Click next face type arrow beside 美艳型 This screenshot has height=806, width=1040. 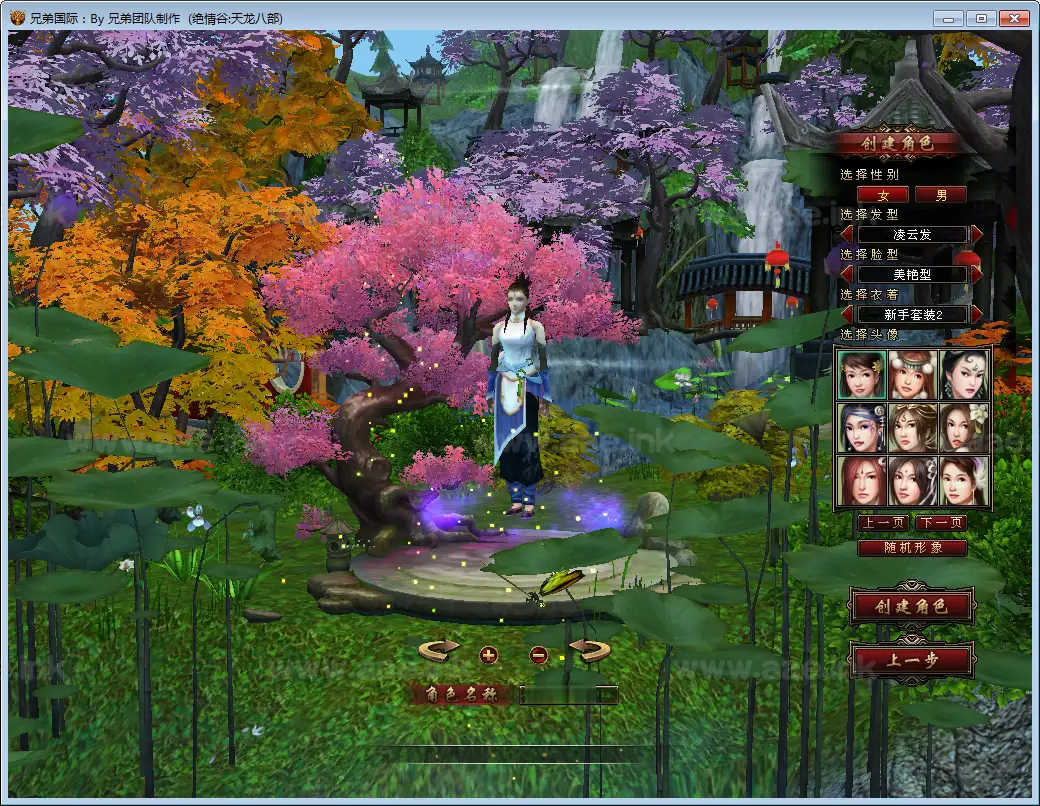pos(977,274)
